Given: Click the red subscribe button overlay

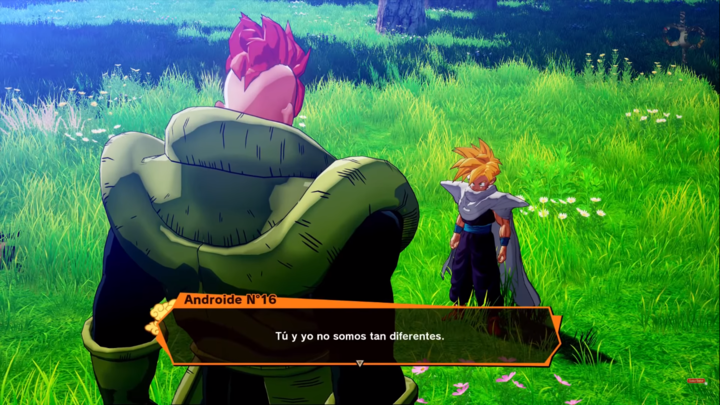Looking at the screenshot, I should pos(696,381).
